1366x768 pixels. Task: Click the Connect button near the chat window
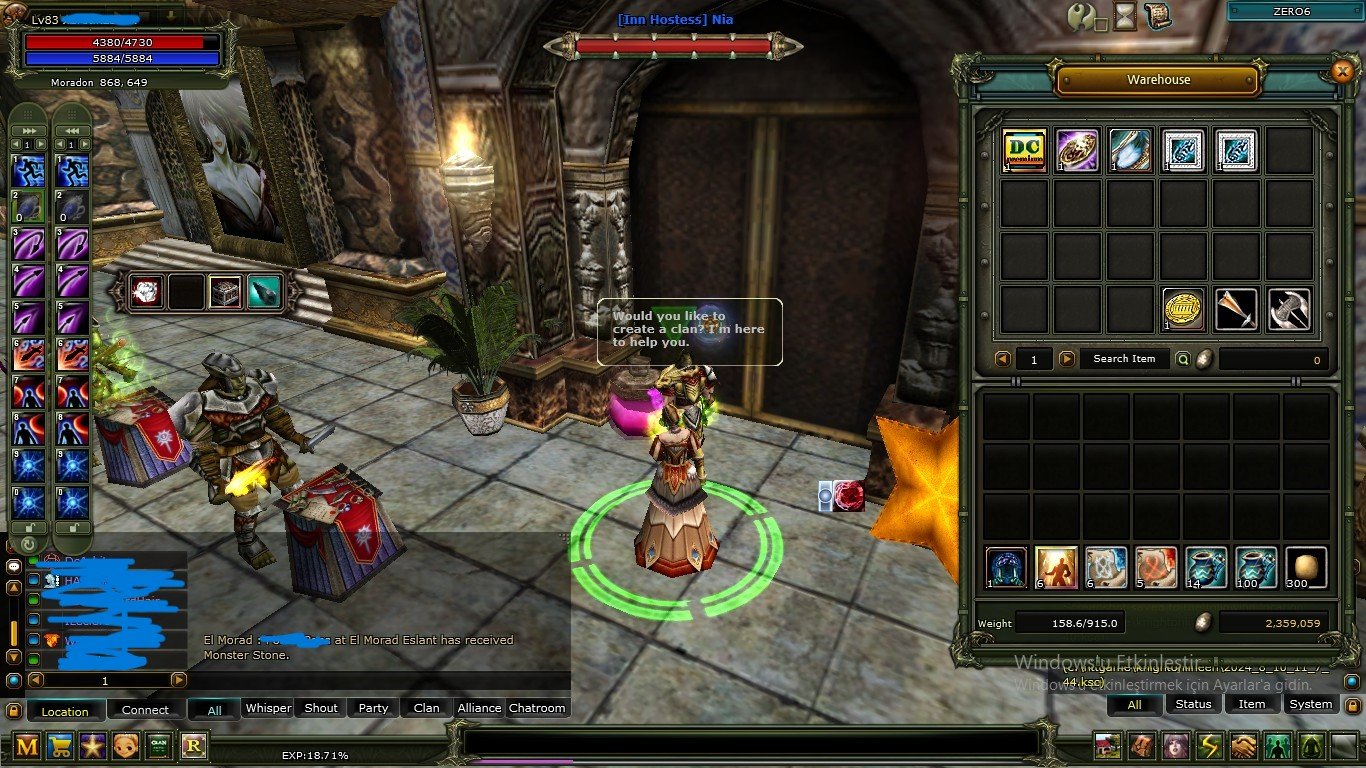click(x=145, y=710)
